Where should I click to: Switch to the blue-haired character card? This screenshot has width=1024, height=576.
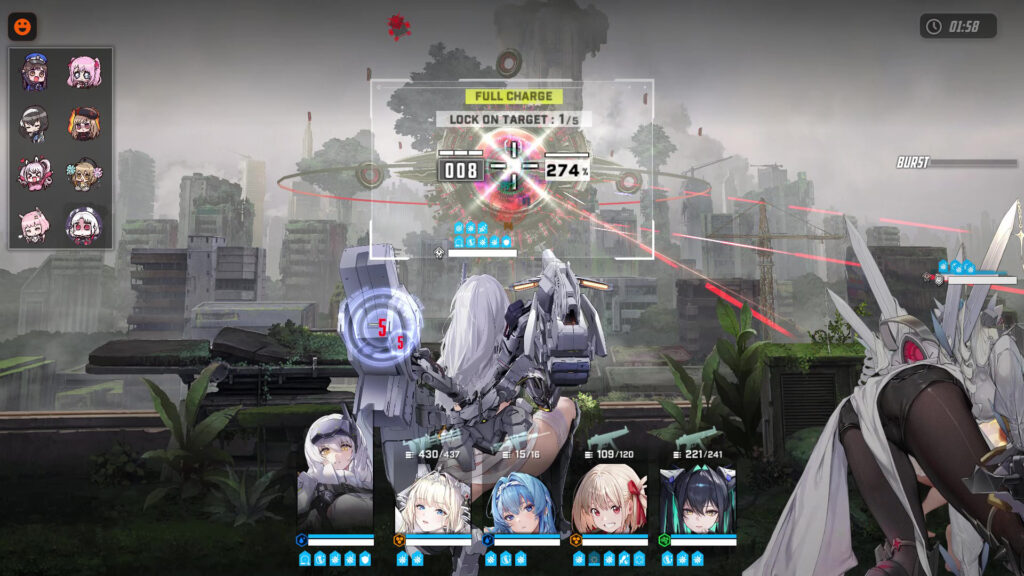coord(521,497)
